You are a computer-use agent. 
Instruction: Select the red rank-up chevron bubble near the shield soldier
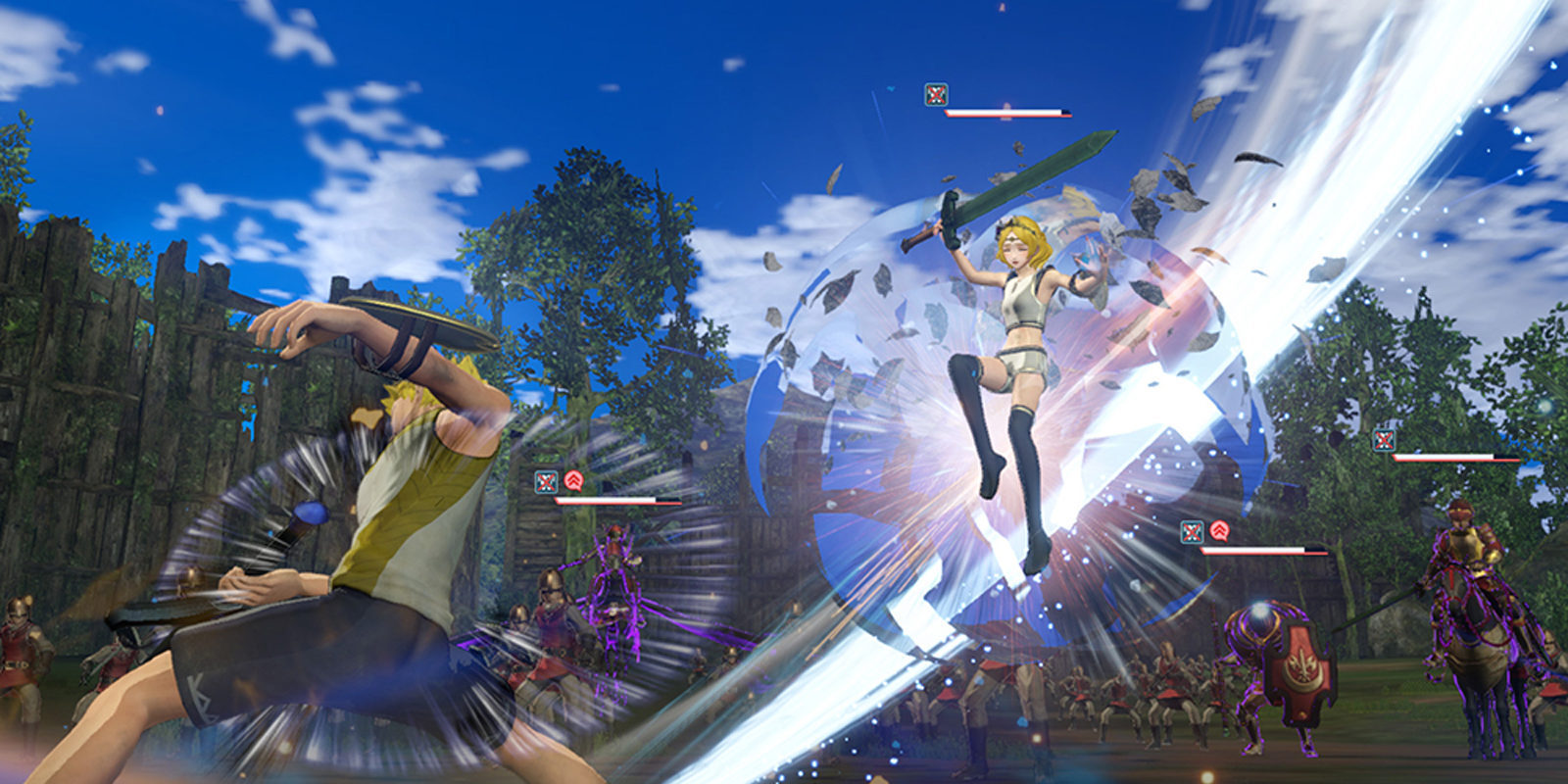pyautogui.click(x=1219, y=529)
